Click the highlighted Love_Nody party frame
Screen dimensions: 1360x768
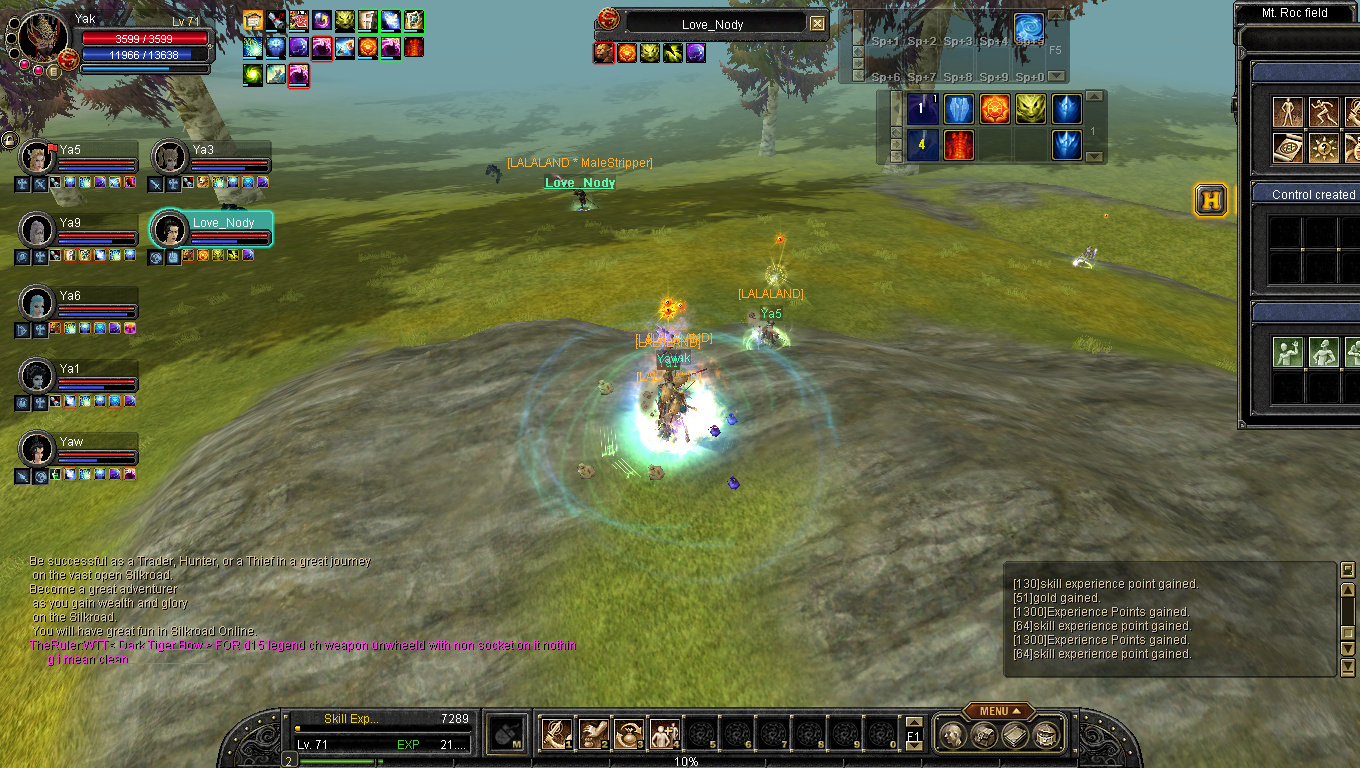211,229
